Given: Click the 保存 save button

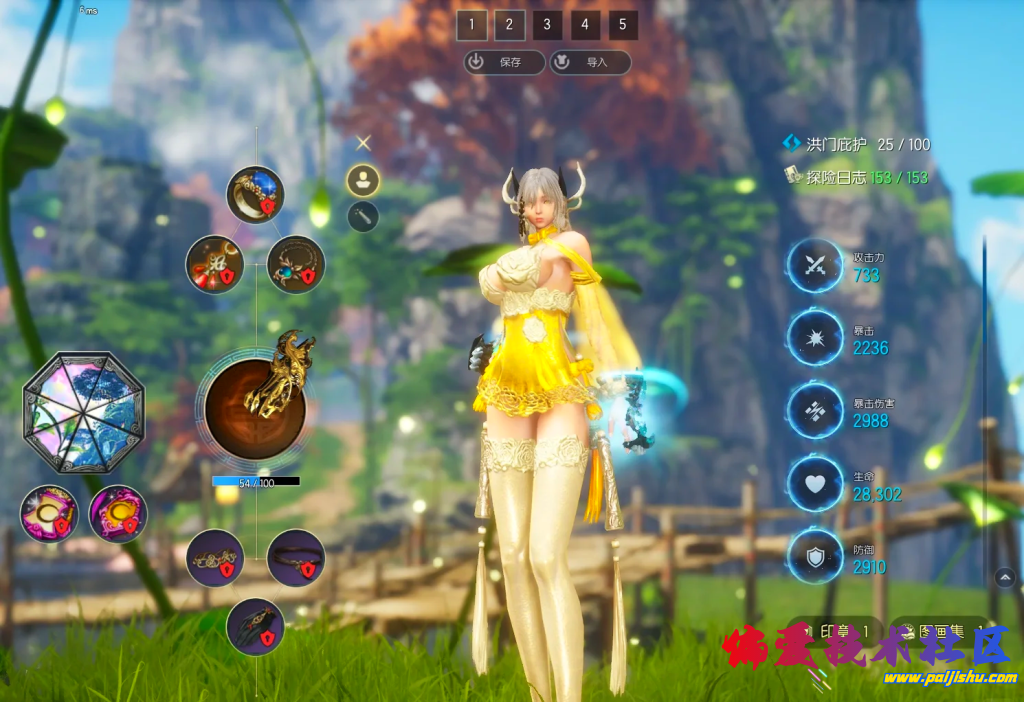Looking at the screenshot, I should pos(504,62).
